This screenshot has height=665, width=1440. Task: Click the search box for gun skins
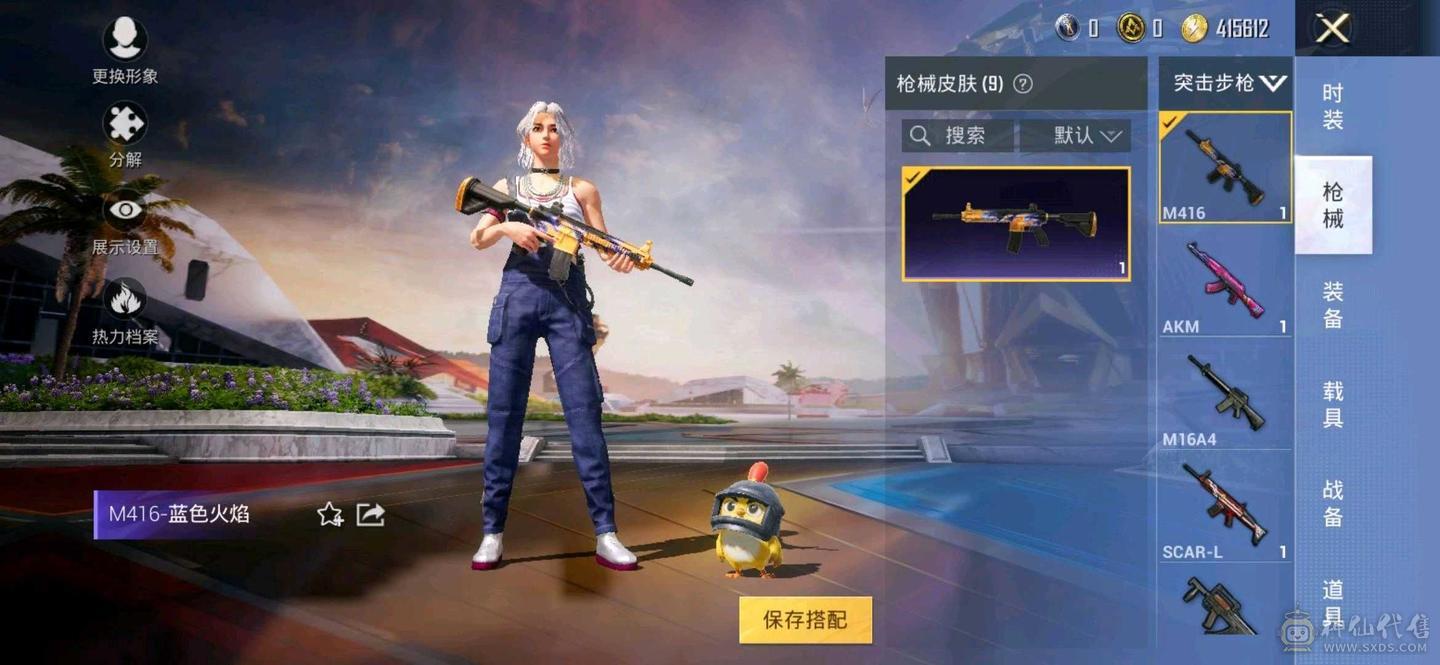pos(957,136)
